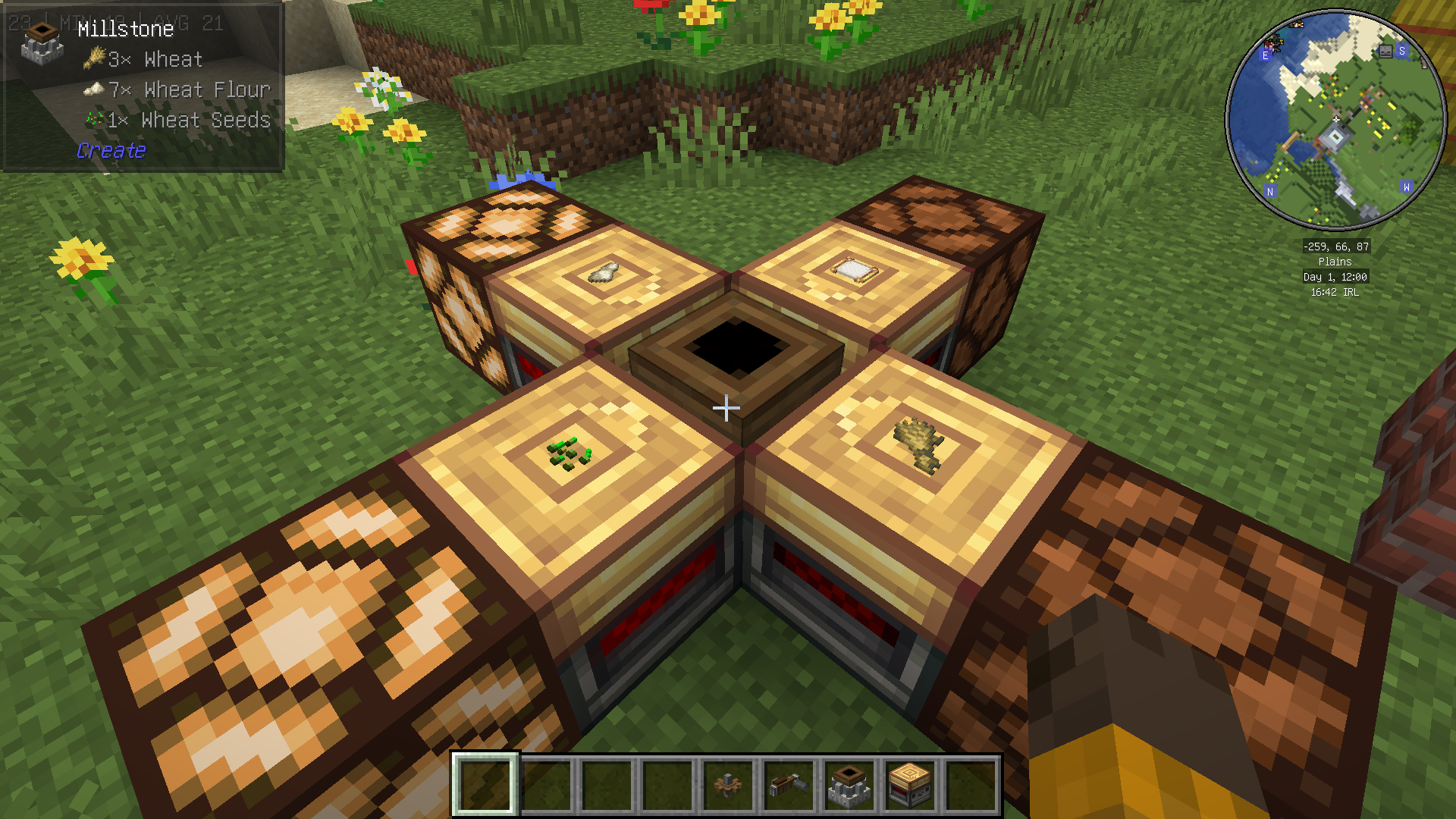Image resolution: width=1456 pixels, height=819 pixels.
Task: Click the Wheat Seeds icon in the overlay
Action: click(96, 120)
